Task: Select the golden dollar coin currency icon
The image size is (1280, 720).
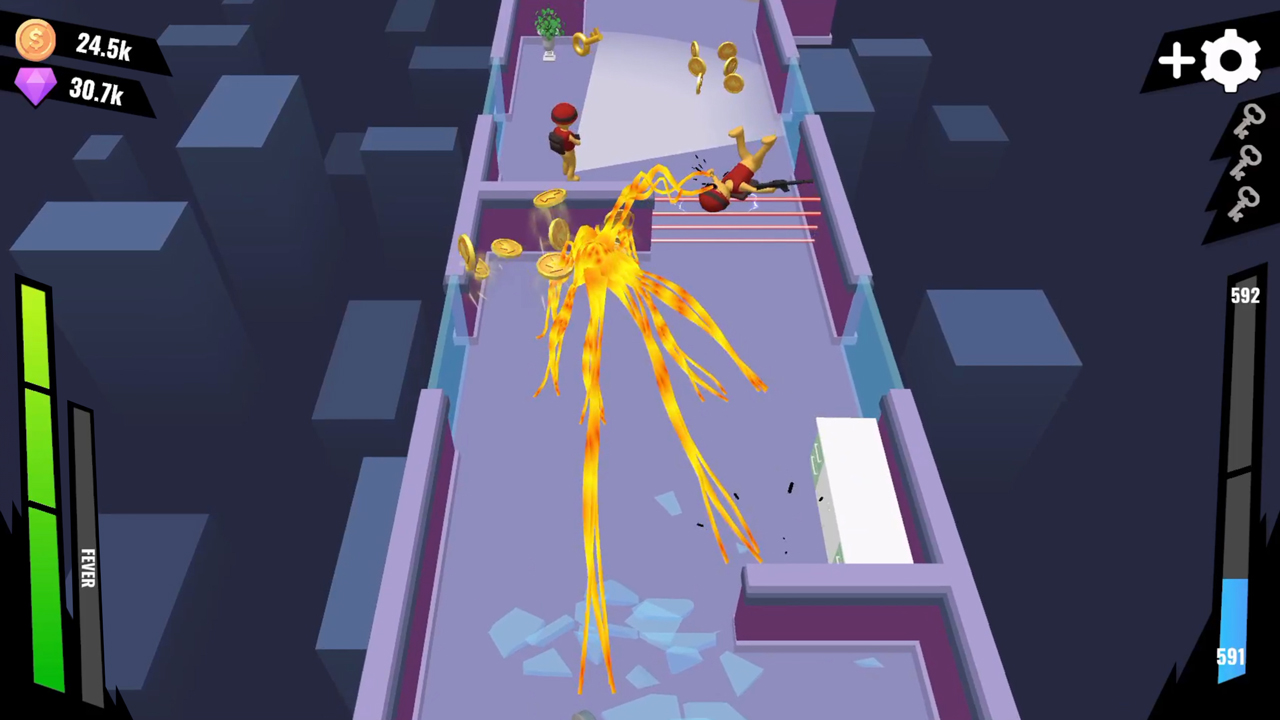Action: click(x=35, y=38)
